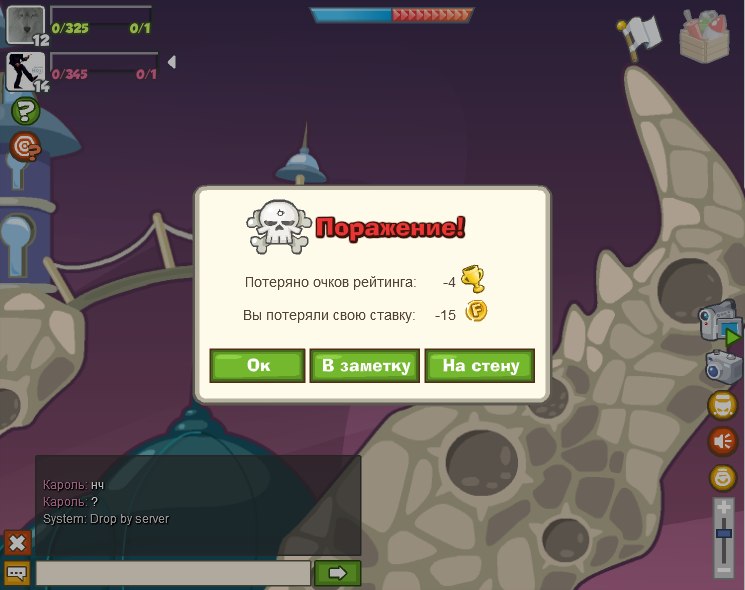Screen dimensions: 745x590
Task: Open the green question mark help icon
Action: tap(25, 112)
